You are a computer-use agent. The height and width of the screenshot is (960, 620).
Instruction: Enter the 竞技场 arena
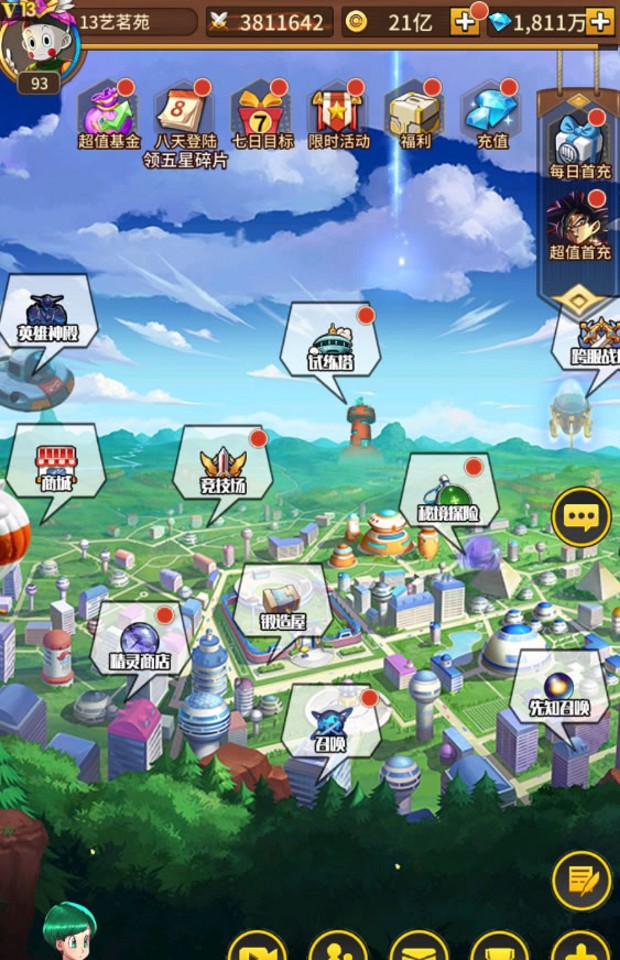(223, 470)
